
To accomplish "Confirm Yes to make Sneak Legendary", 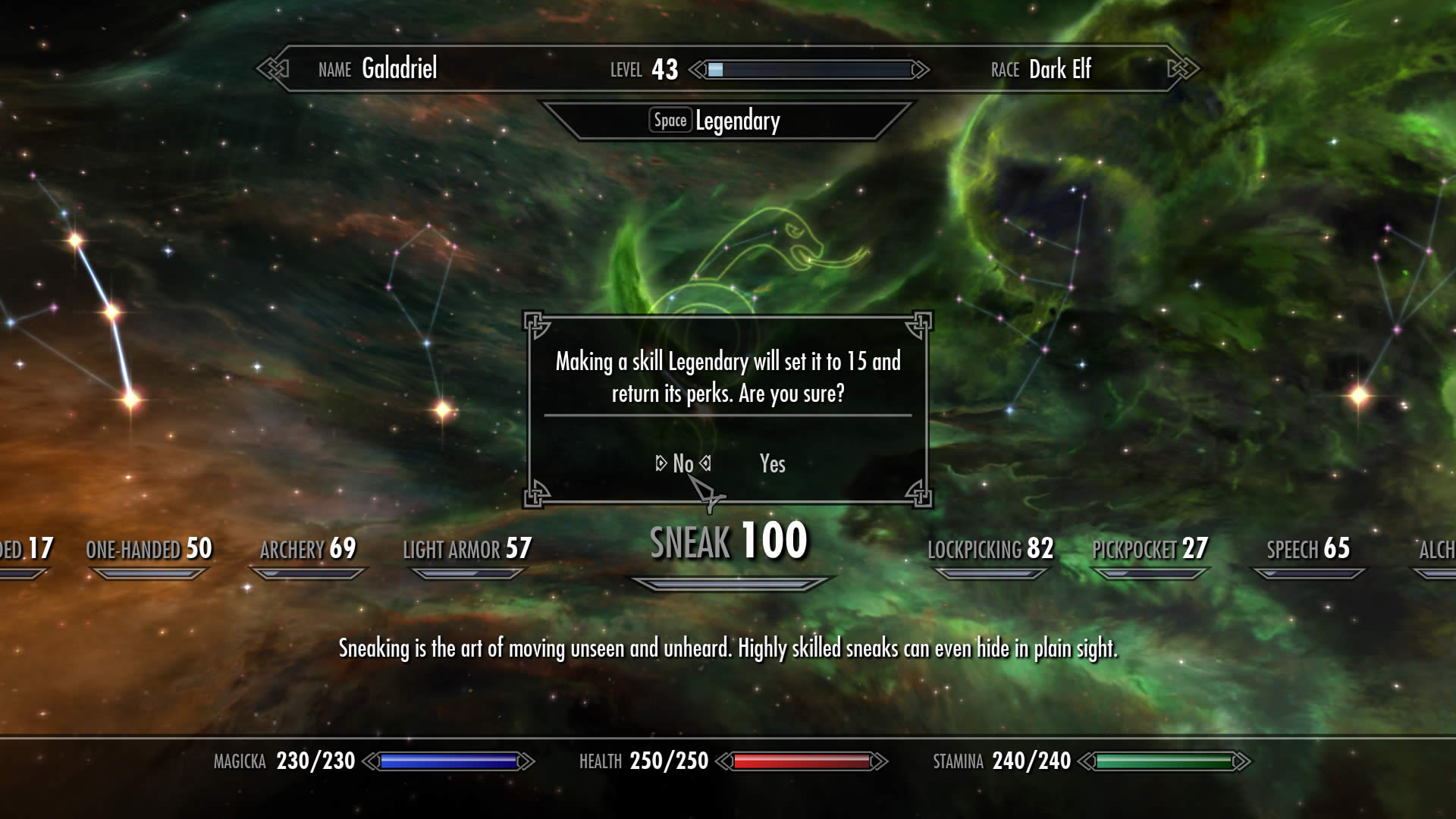I will click(772, 463).
